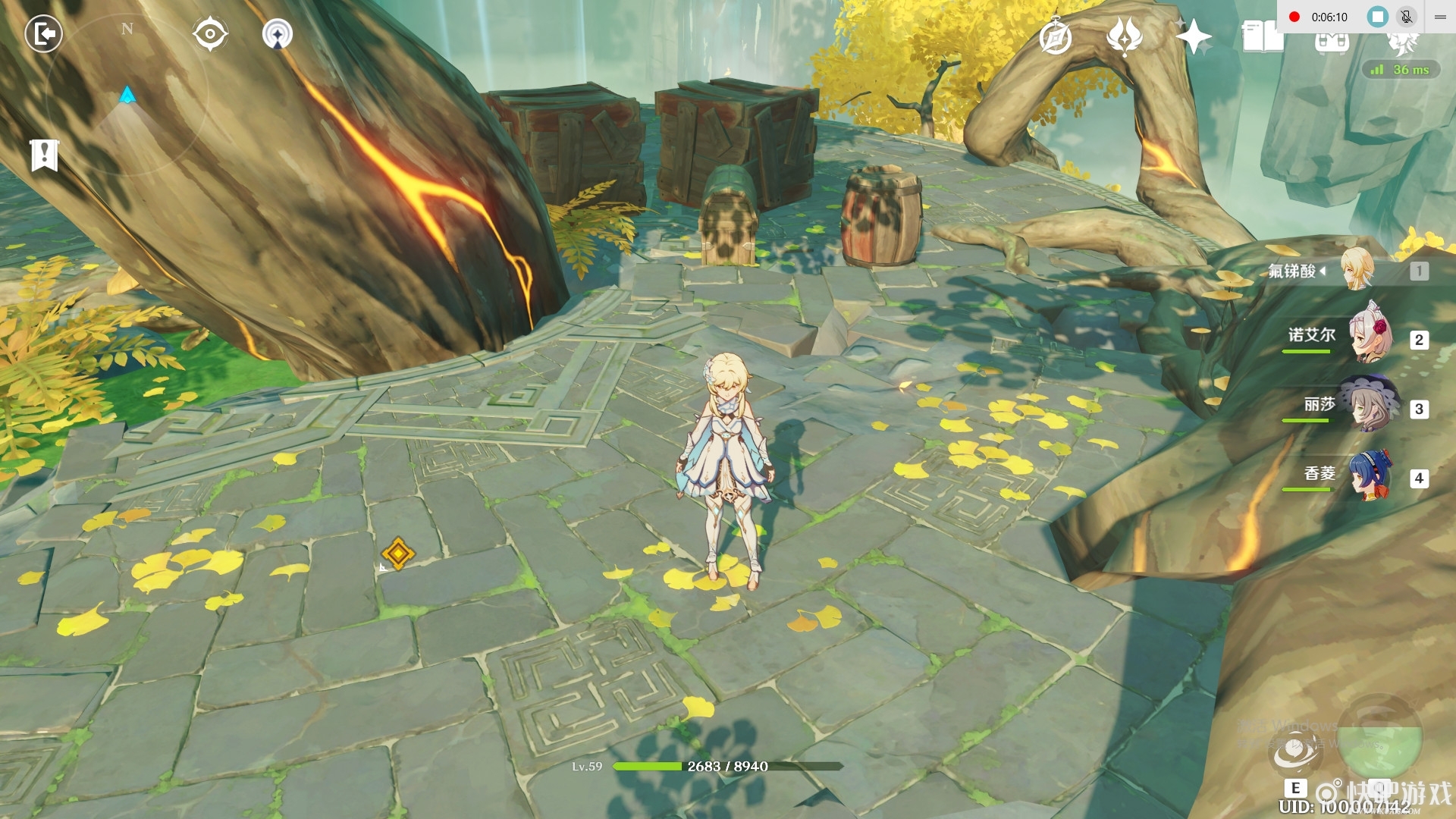Switch to party member 诺艾尔

pos(1371,336)
